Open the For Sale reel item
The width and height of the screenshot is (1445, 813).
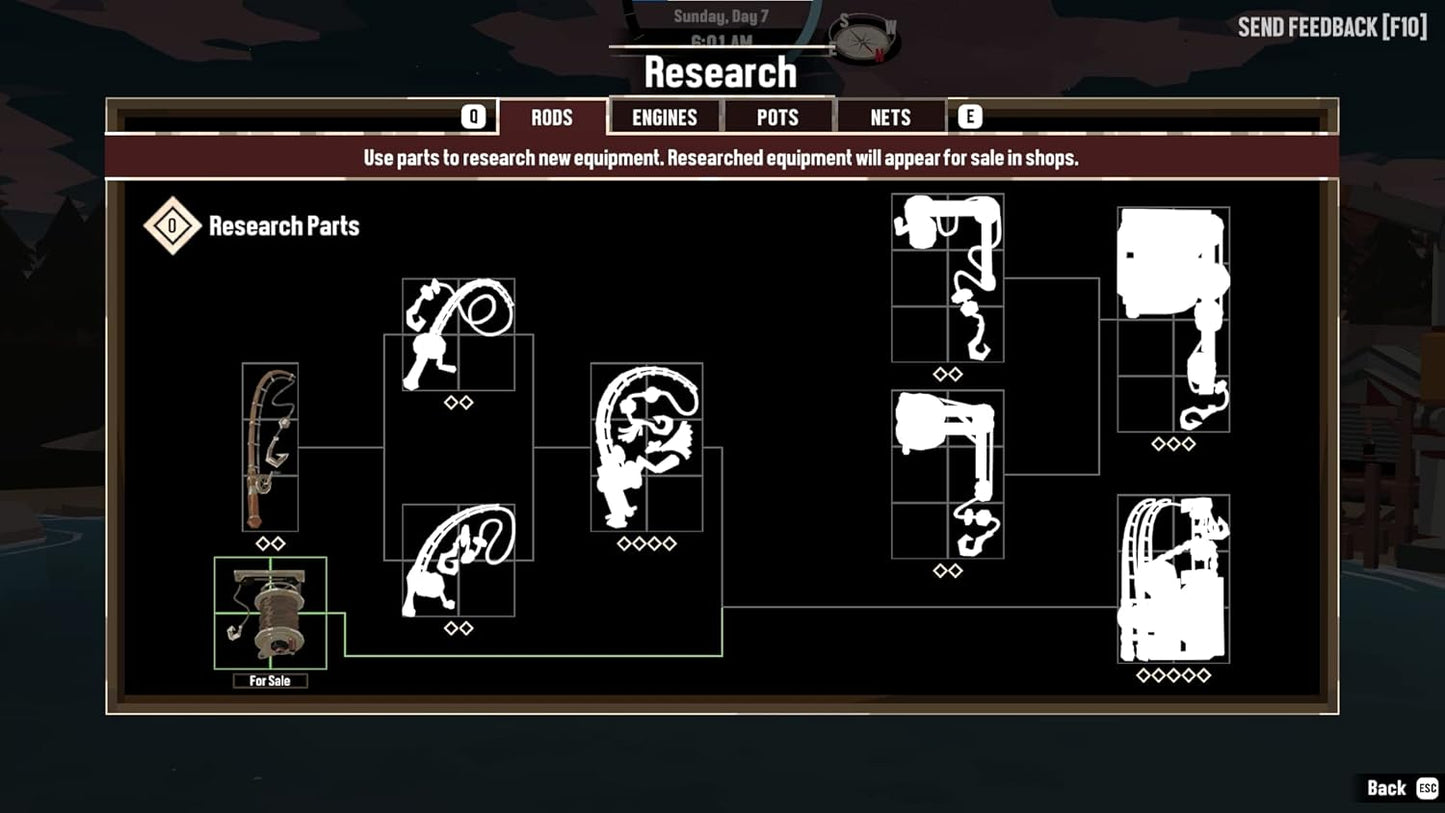[270, 612]
